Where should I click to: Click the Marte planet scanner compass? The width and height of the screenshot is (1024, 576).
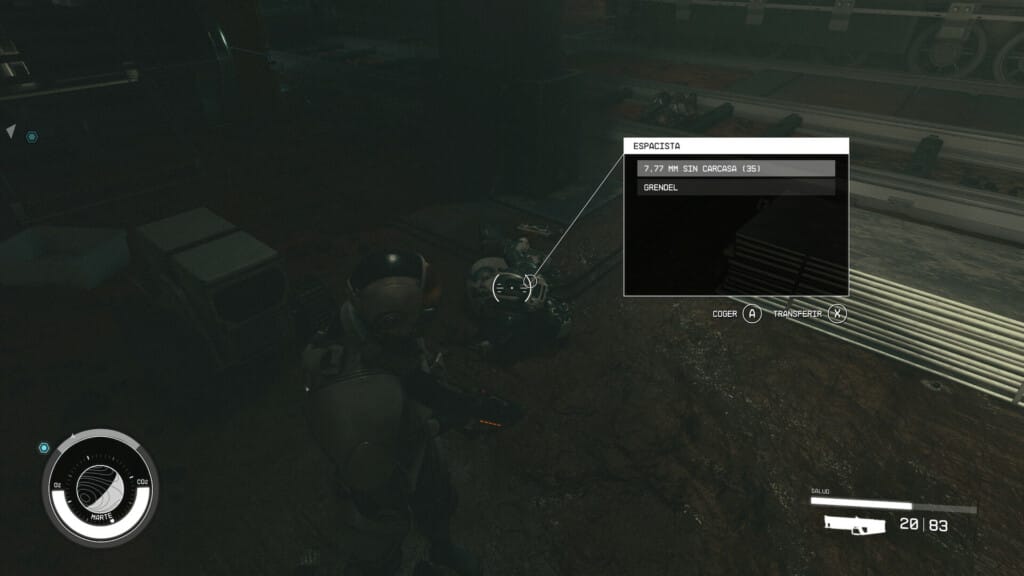pyautogui.click(x=100, y=487)
